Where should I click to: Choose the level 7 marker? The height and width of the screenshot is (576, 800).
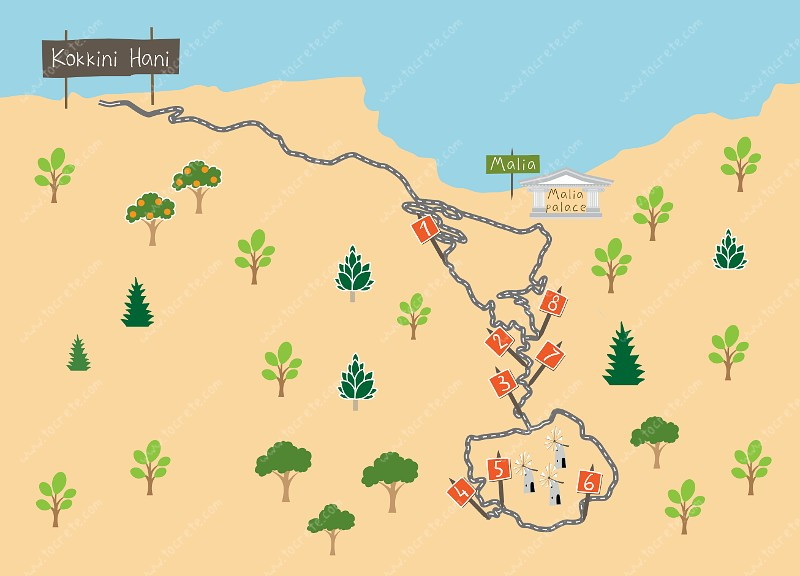pyautogui.click(x=548, y=355)
